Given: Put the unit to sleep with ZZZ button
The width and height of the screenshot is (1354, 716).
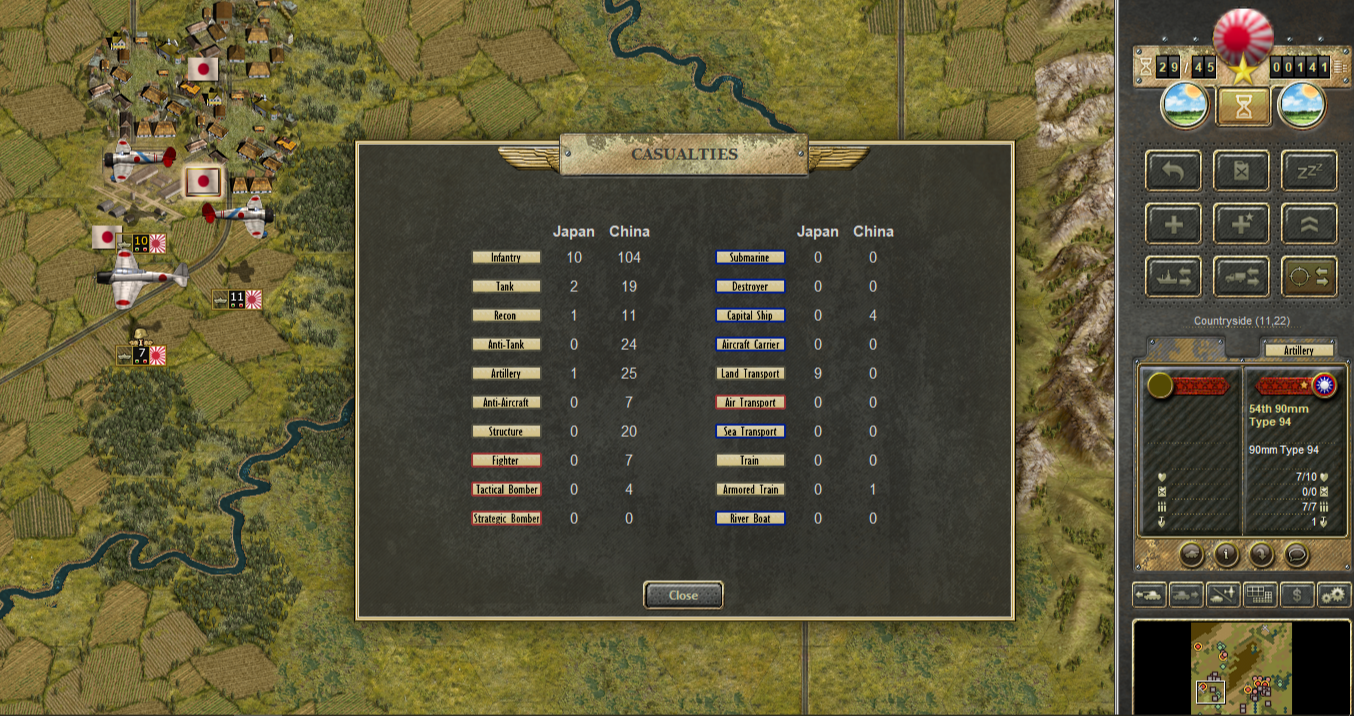Looking at the screenshot, I should (x=1309, y=171).
